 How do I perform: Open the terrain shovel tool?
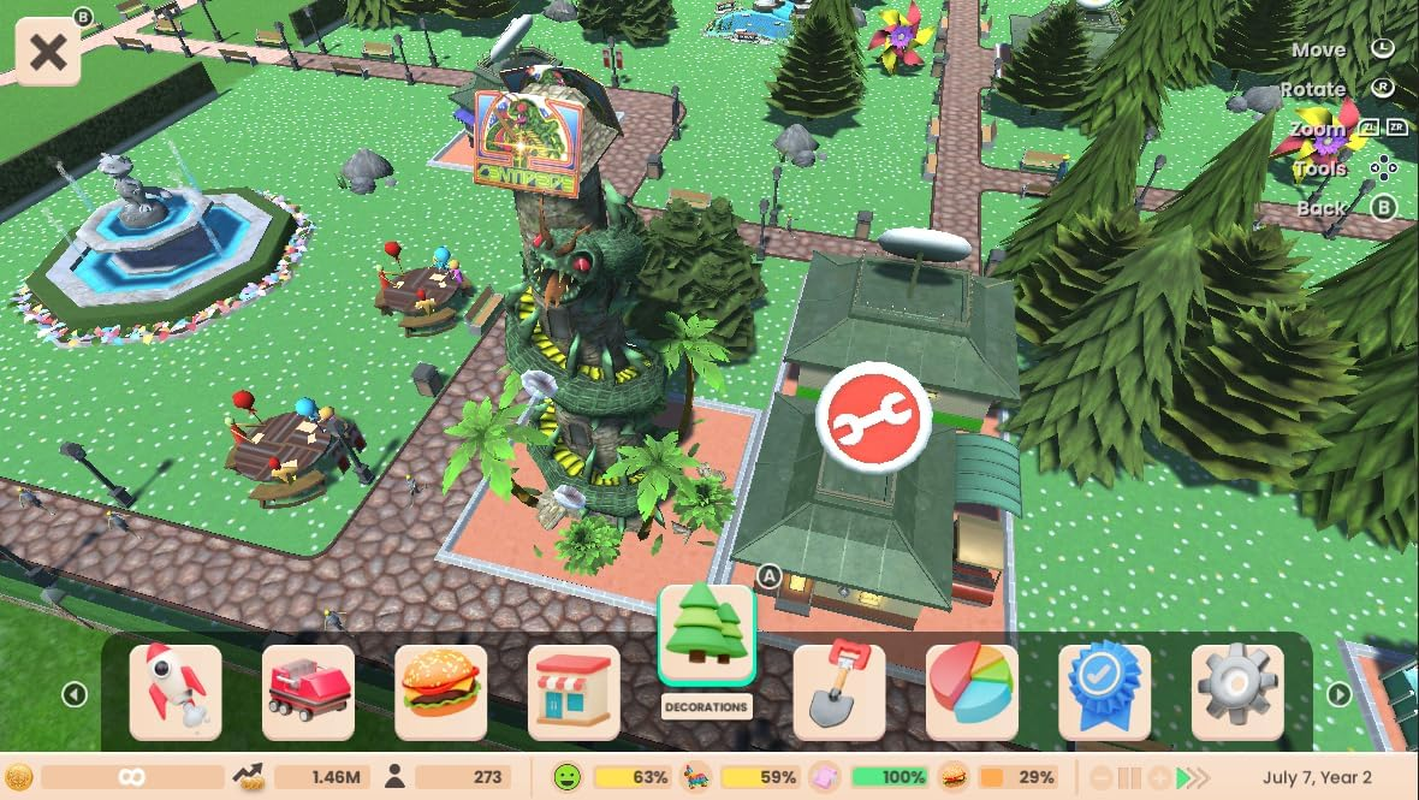(840, 692)
